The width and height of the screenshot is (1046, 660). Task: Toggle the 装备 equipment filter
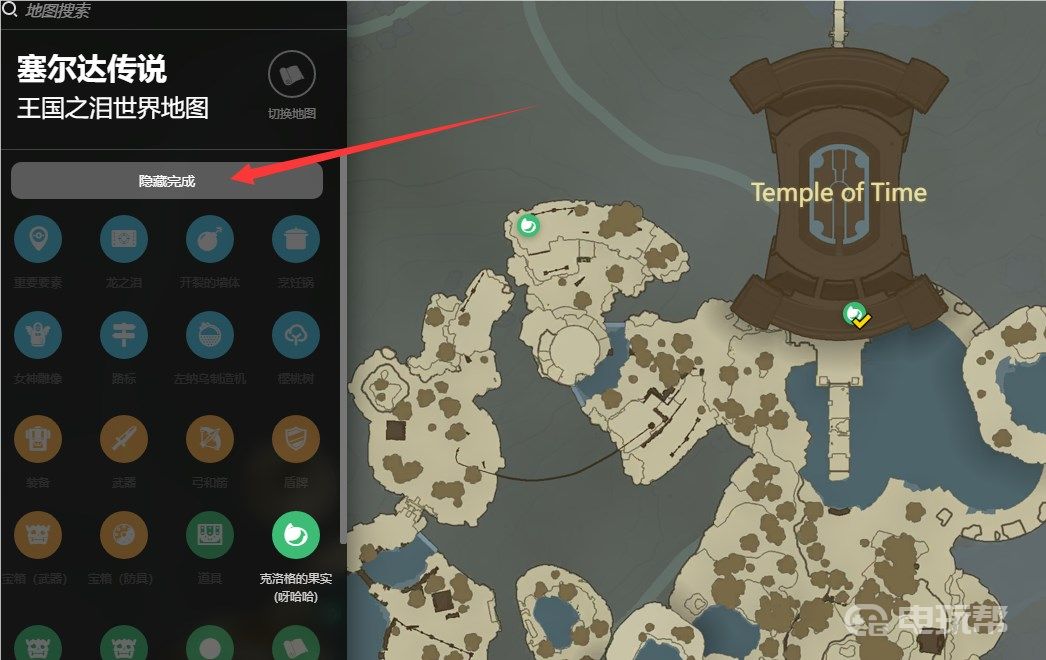[38, 439]
